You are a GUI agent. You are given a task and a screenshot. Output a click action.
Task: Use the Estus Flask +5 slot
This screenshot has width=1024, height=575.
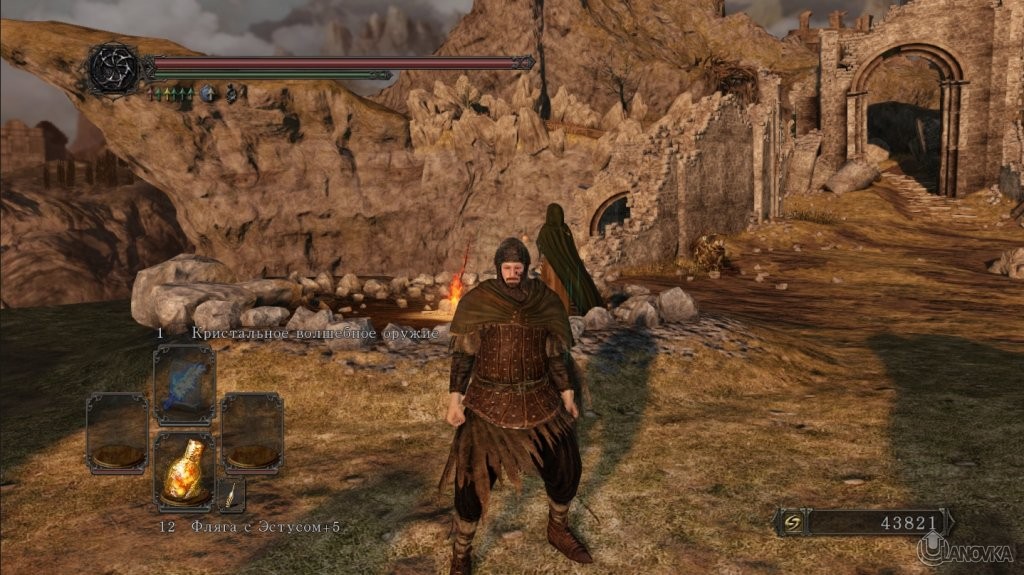[x=184, y=471]
